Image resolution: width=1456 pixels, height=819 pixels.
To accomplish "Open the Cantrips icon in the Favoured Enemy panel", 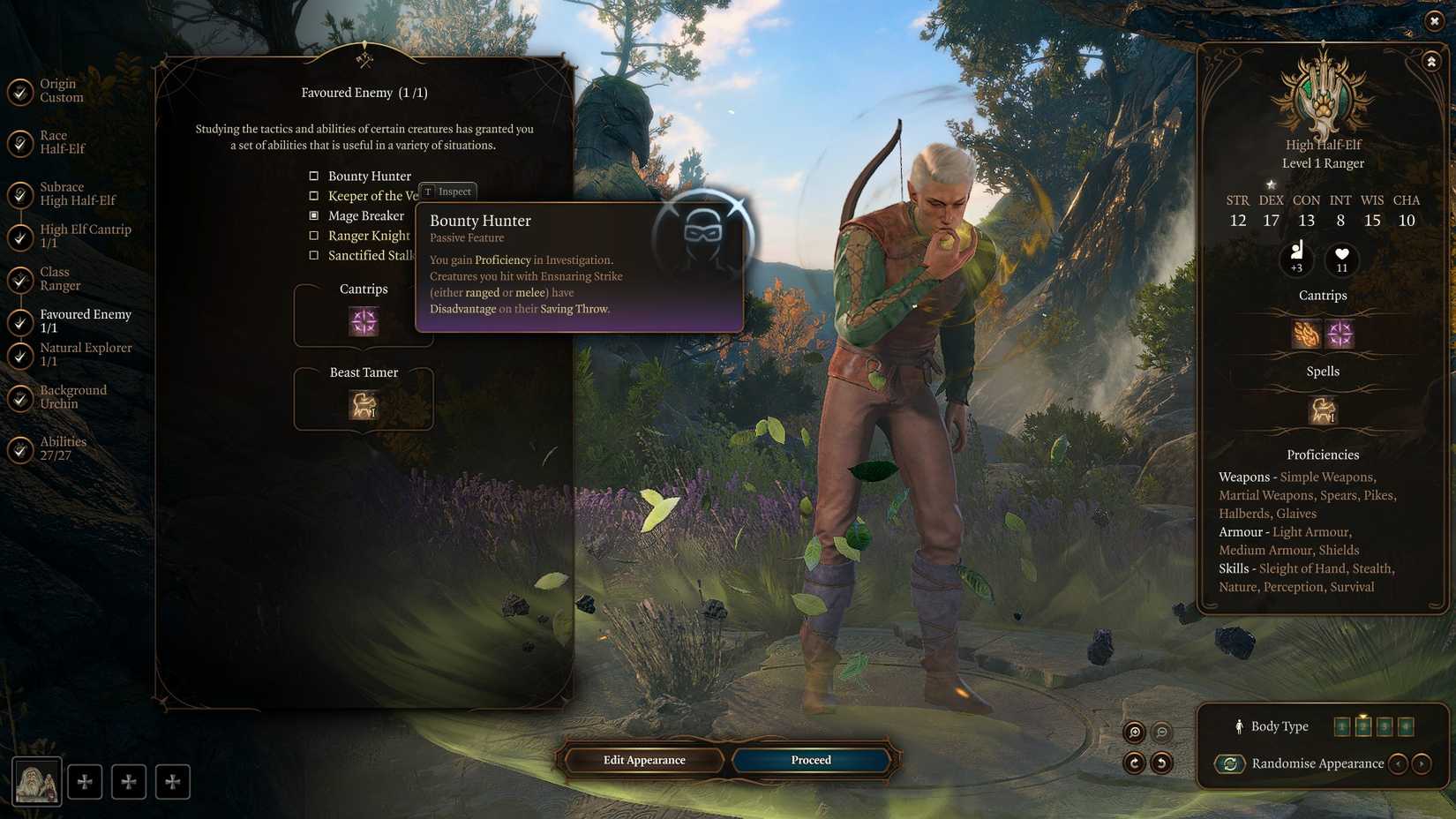I will pyautogui.click(x=364, y=321).
